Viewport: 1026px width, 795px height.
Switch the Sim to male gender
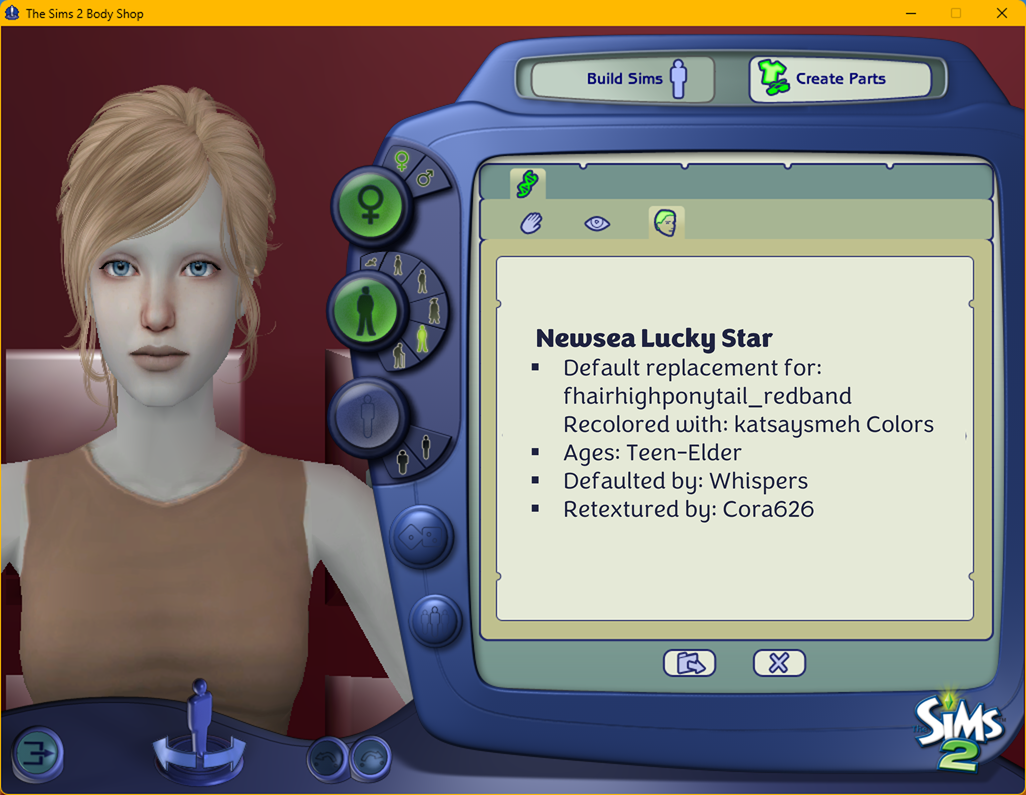coord(425,178)
